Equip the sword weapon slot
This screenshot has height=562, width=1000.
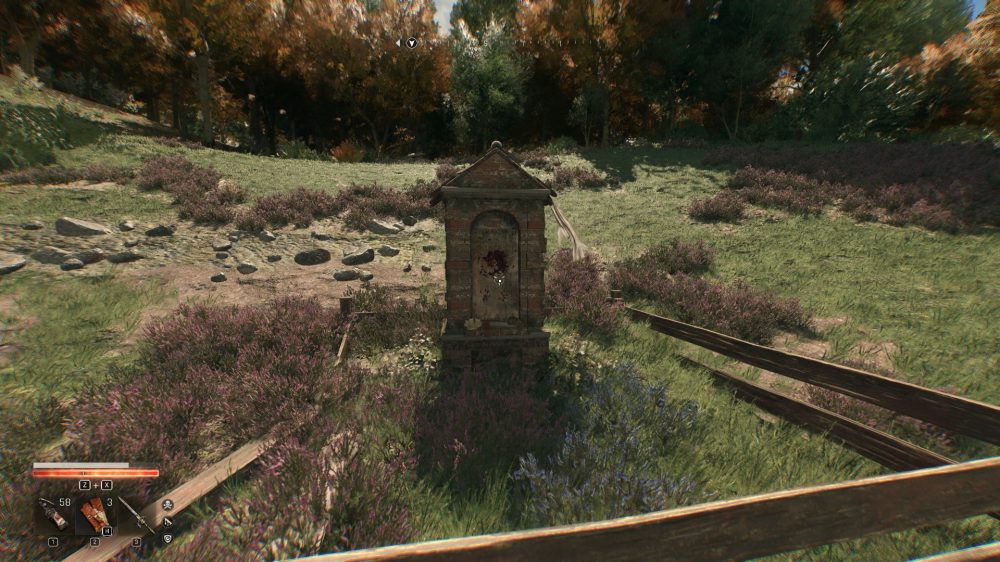tap(135, 515)
